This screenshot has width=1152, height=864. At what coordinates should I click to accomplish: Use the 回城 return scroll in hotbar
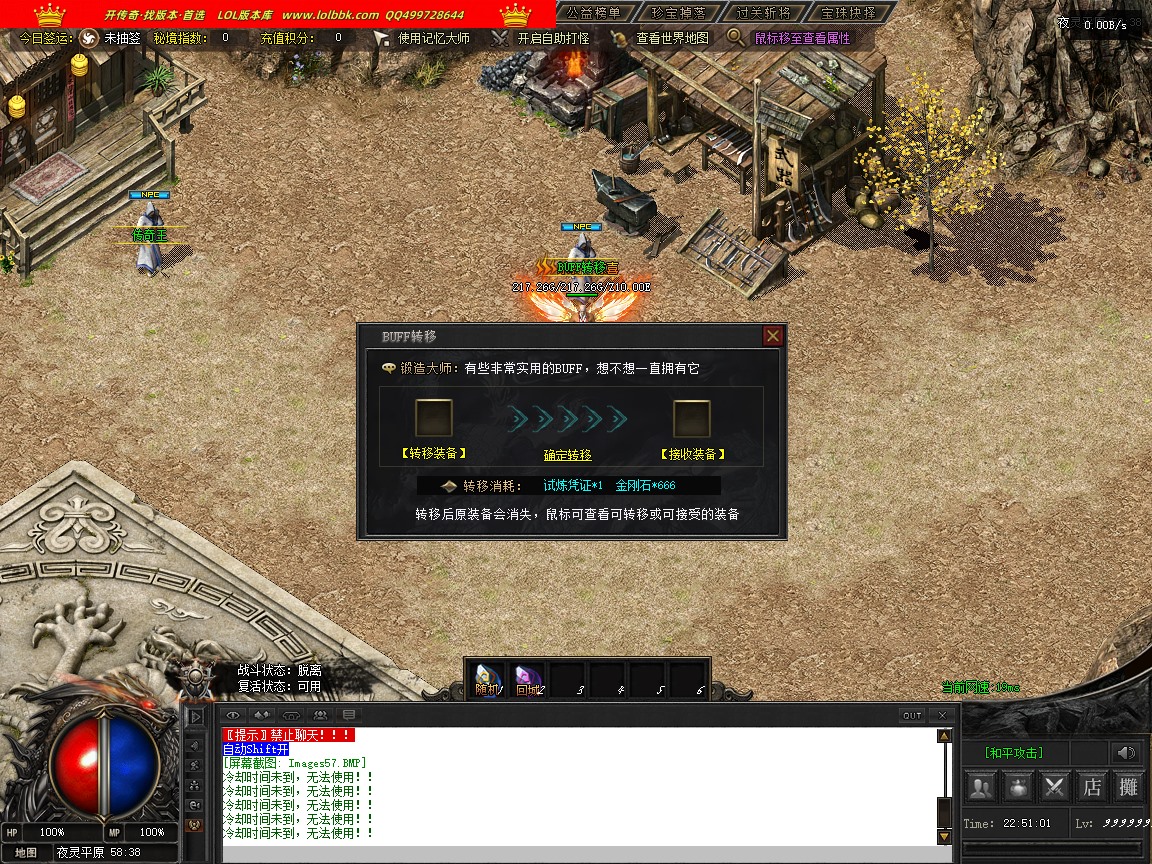[x=528, y=679]
